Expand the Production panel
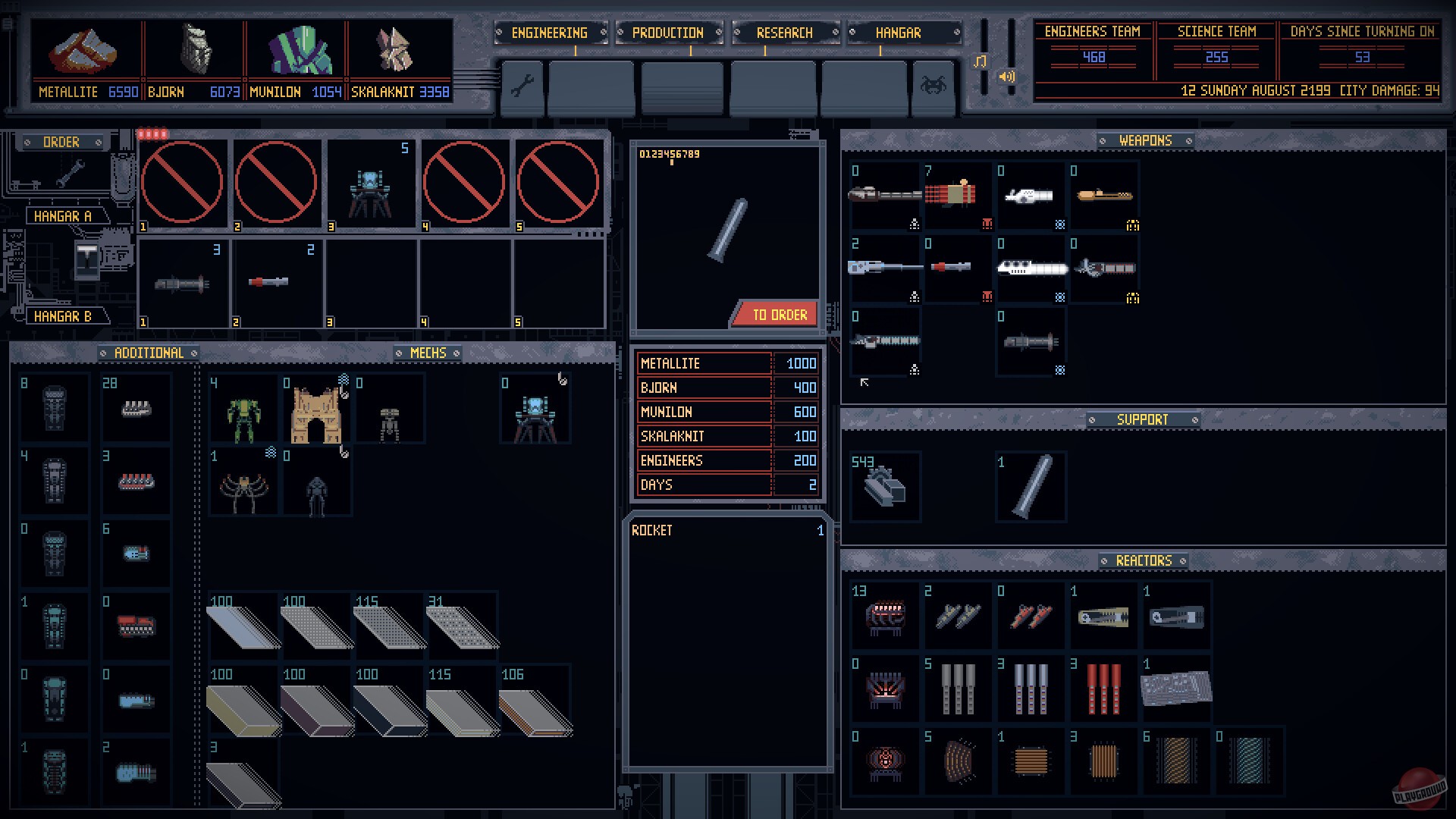The width and height of the screenshot is (1456, 819). tap(669, 33)
